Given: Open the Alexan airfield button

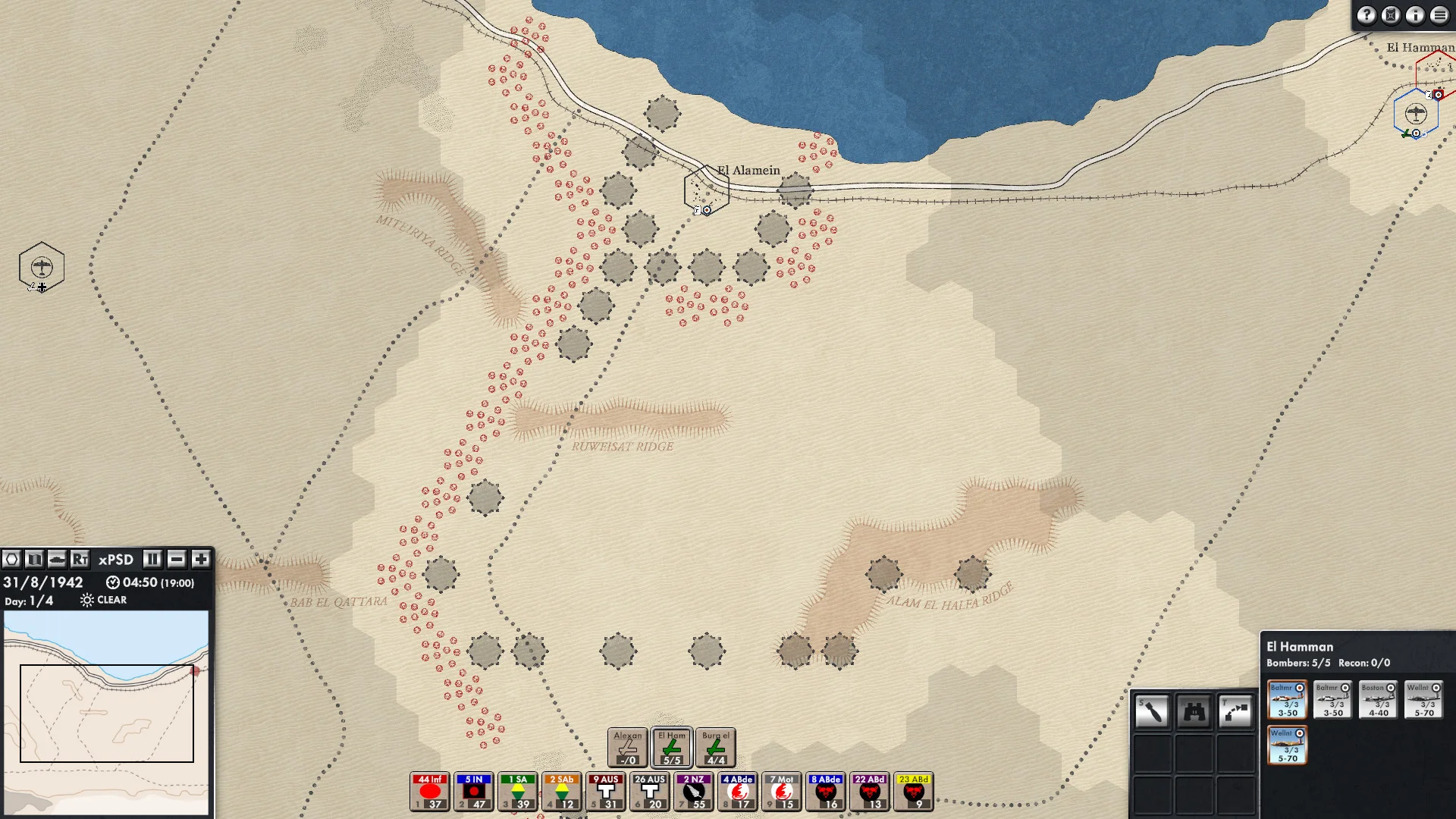Looking at the screenshot, I should click(x=627, y=747).
